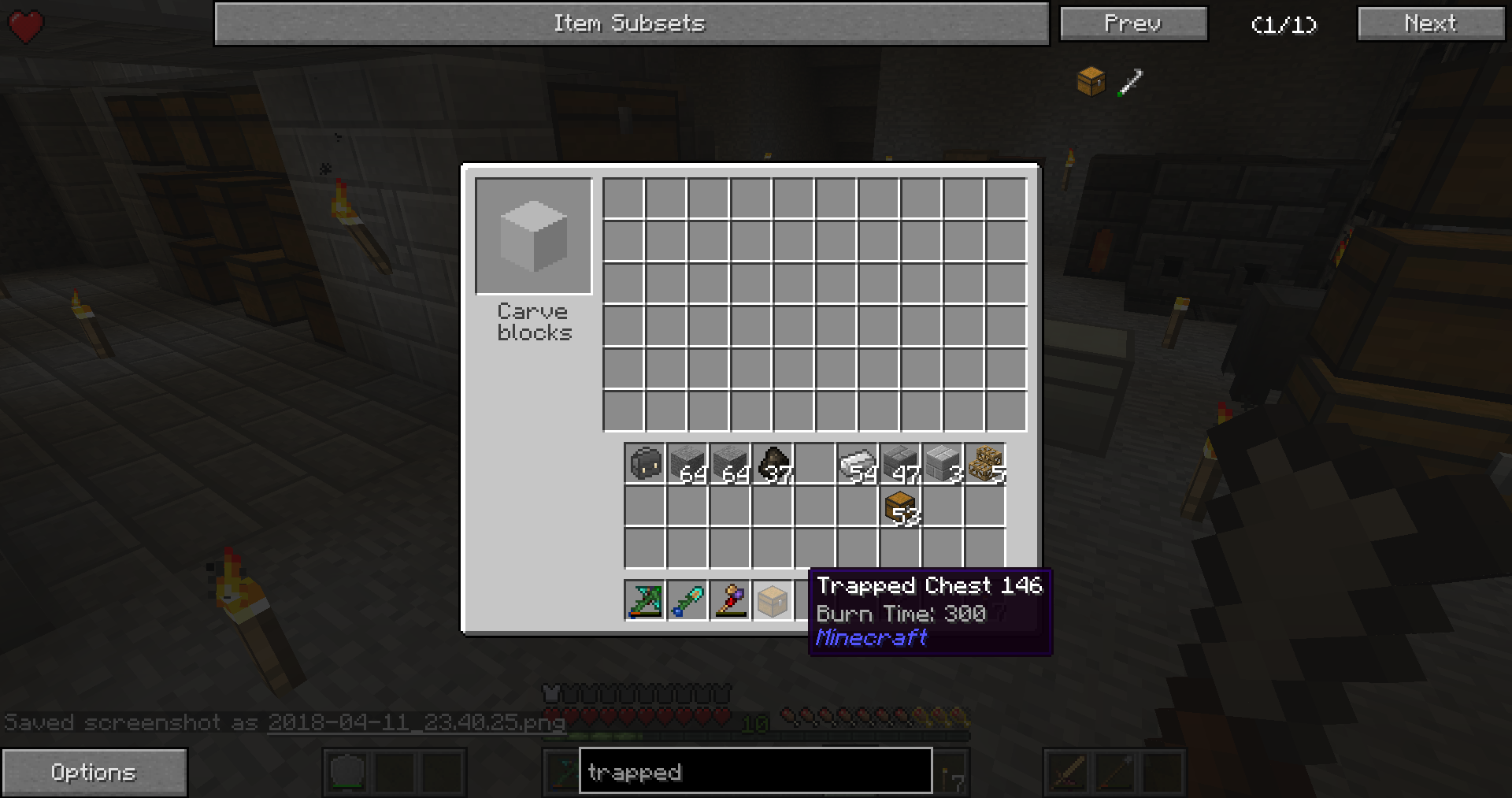Viewport: 1512px width, 798px height.
Task: Click the stack of 64 stone bricks
Action: 731,463
